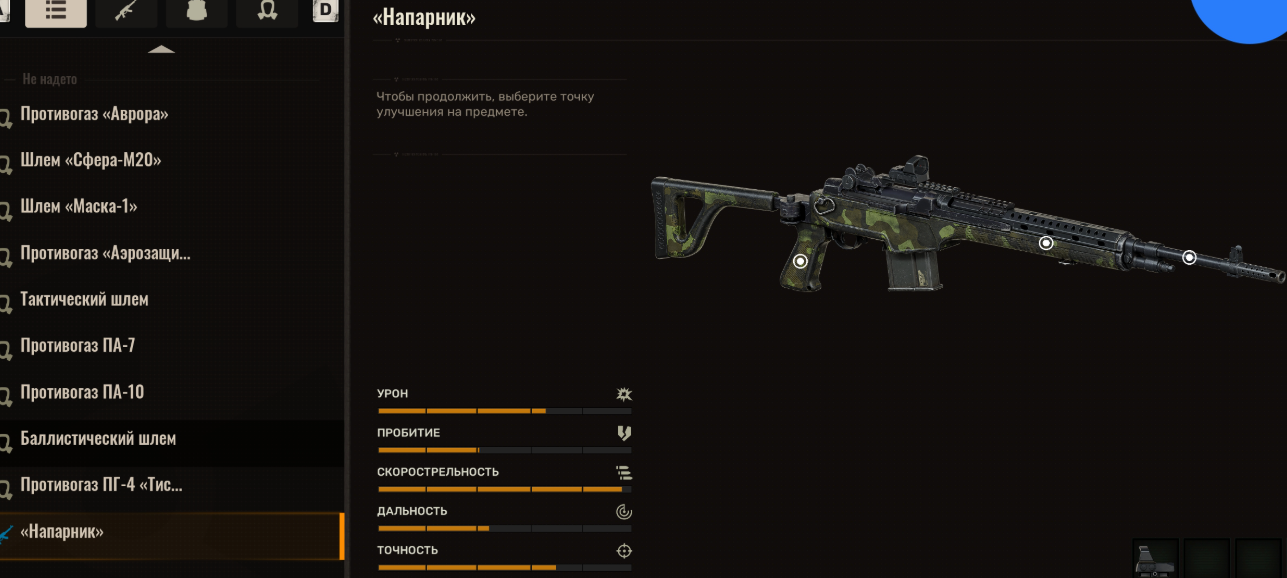Viewport: 1287px width, 578px height.
Task: Select Противогаз «Аврора» in the list
Action: coord(94,114)
